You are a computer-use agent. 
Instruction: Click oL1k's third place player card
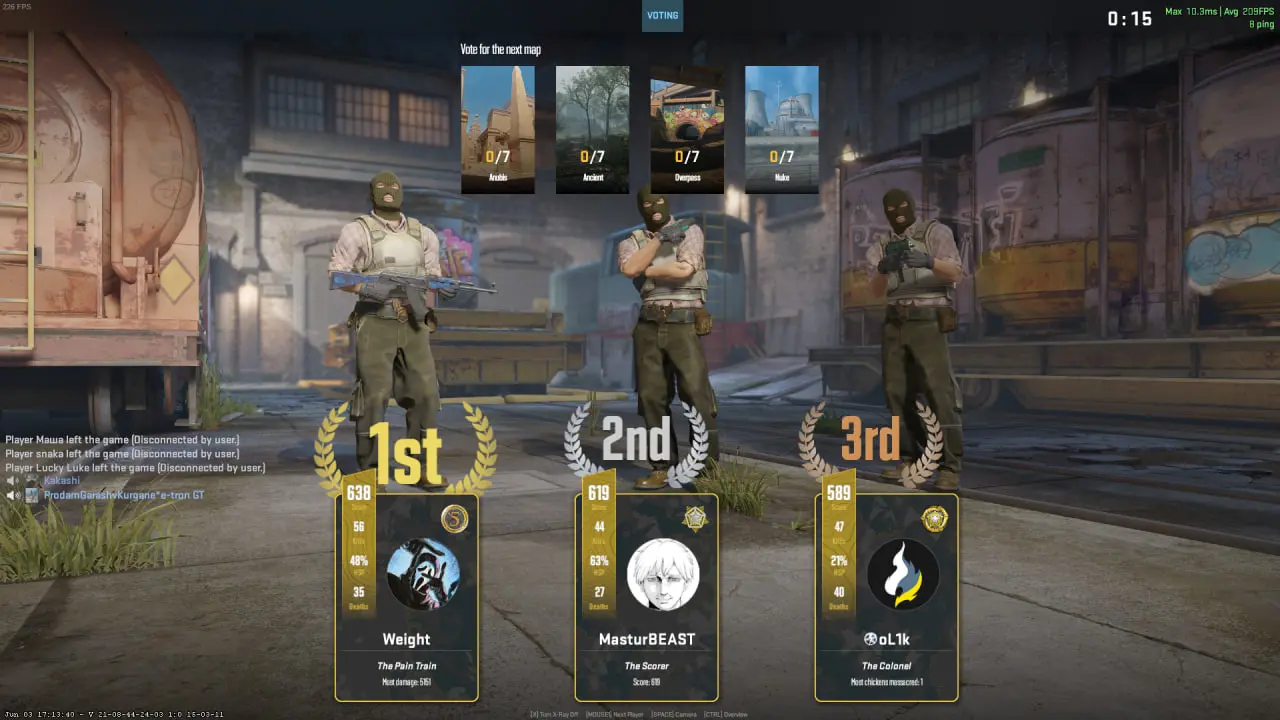887,597
